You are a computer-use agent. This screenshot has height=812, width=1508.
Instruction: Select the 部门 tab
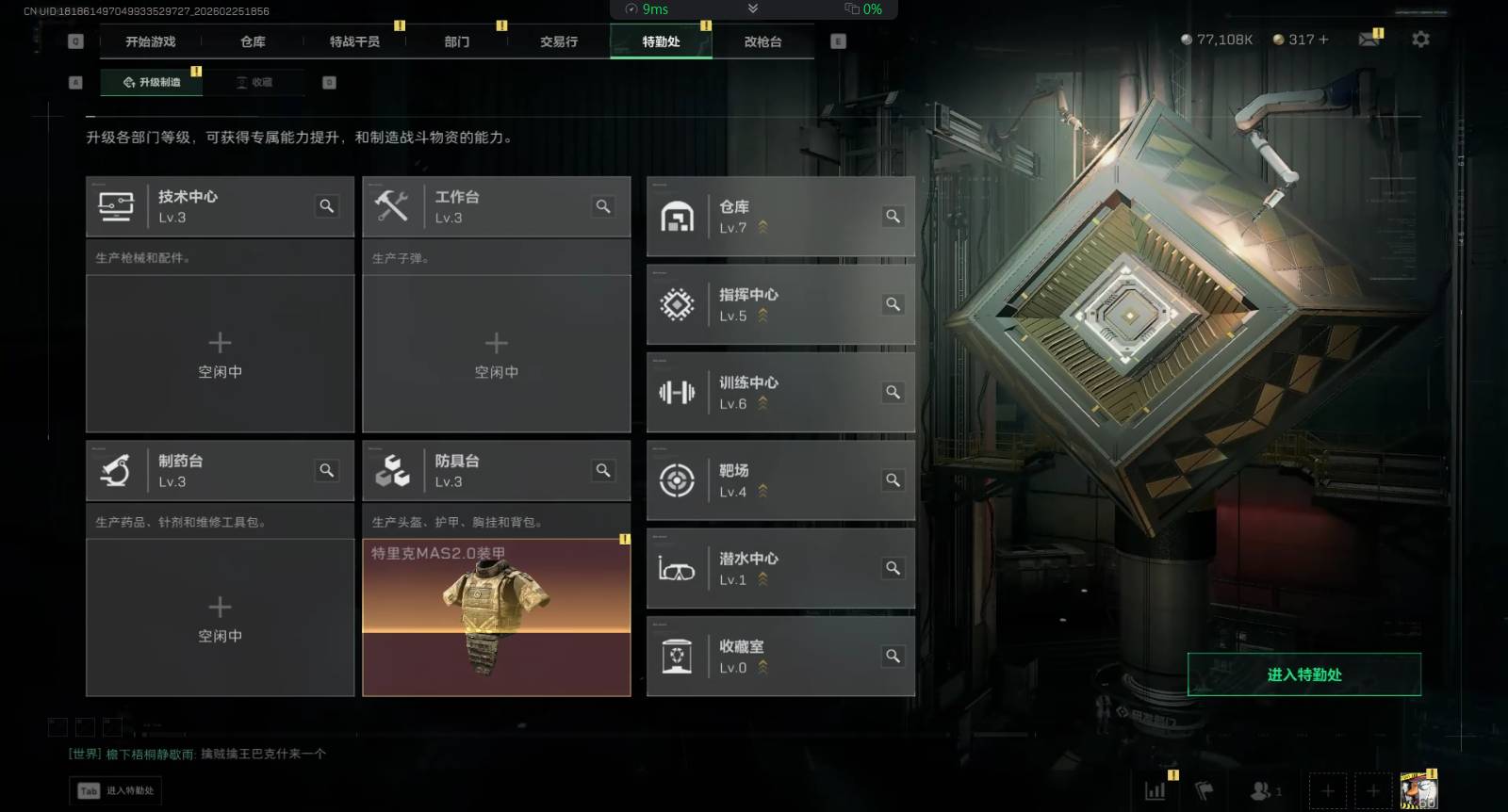pyautogui.click(x=457, y=41)
